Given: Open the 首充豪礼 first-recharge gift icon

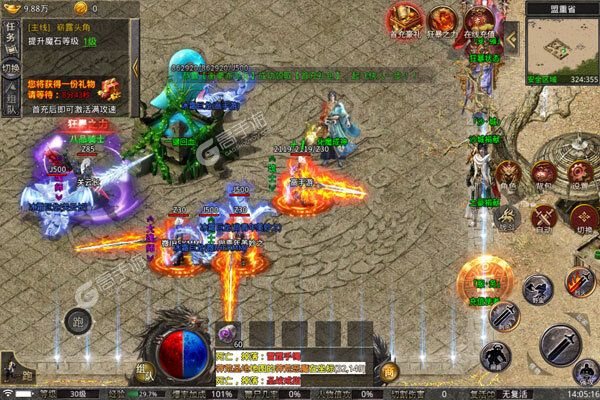Looking at the screenshot, I should (403, 20).
